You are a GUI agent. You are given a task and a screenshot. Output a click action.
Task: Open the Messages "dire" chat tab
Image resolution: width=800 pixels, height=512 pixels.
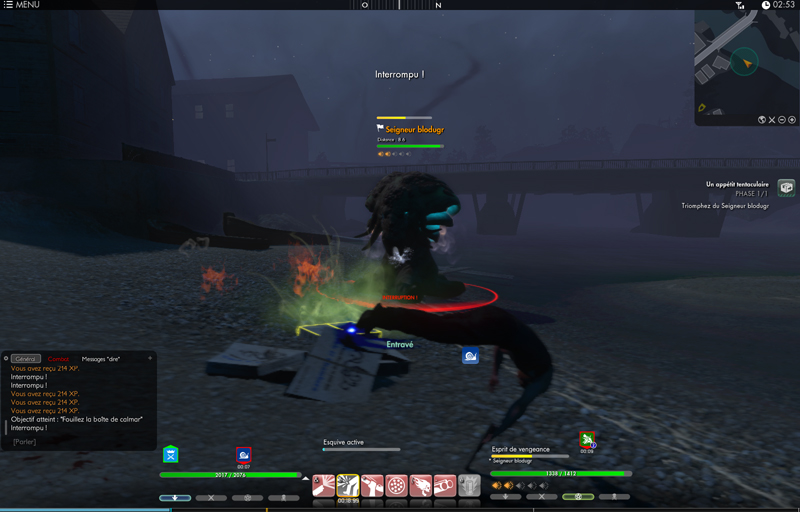[100, 359]
